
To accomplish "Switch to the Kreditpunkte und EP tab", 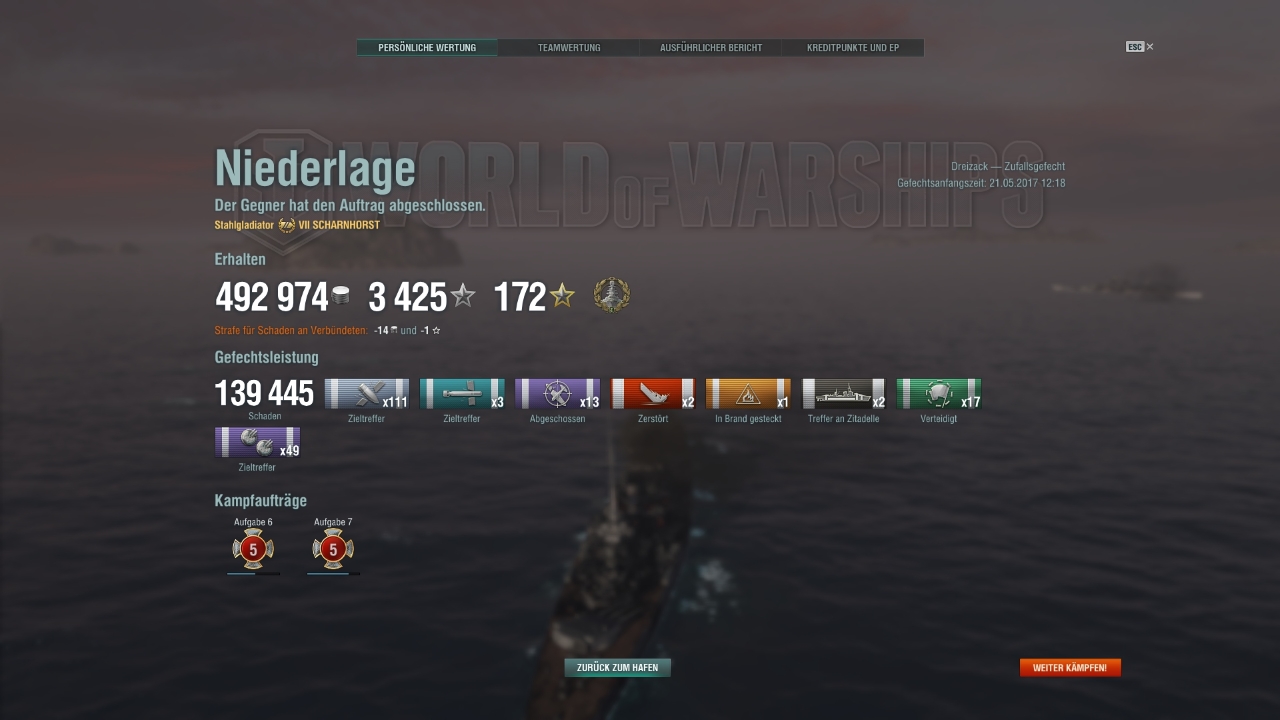I will (854, 47).
